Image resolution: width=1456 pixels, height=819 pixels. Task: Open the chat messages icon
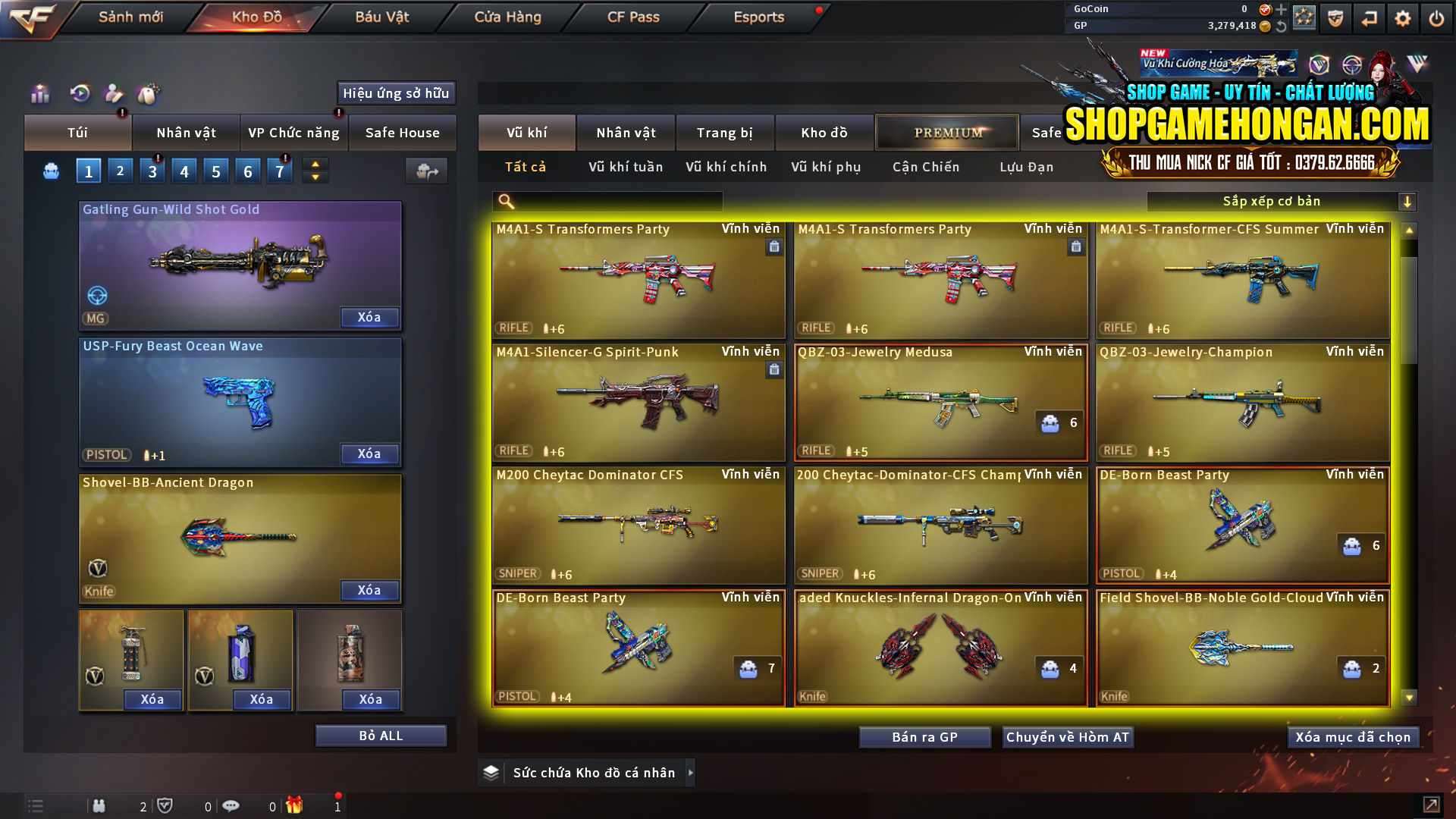(x=231, y=805)
